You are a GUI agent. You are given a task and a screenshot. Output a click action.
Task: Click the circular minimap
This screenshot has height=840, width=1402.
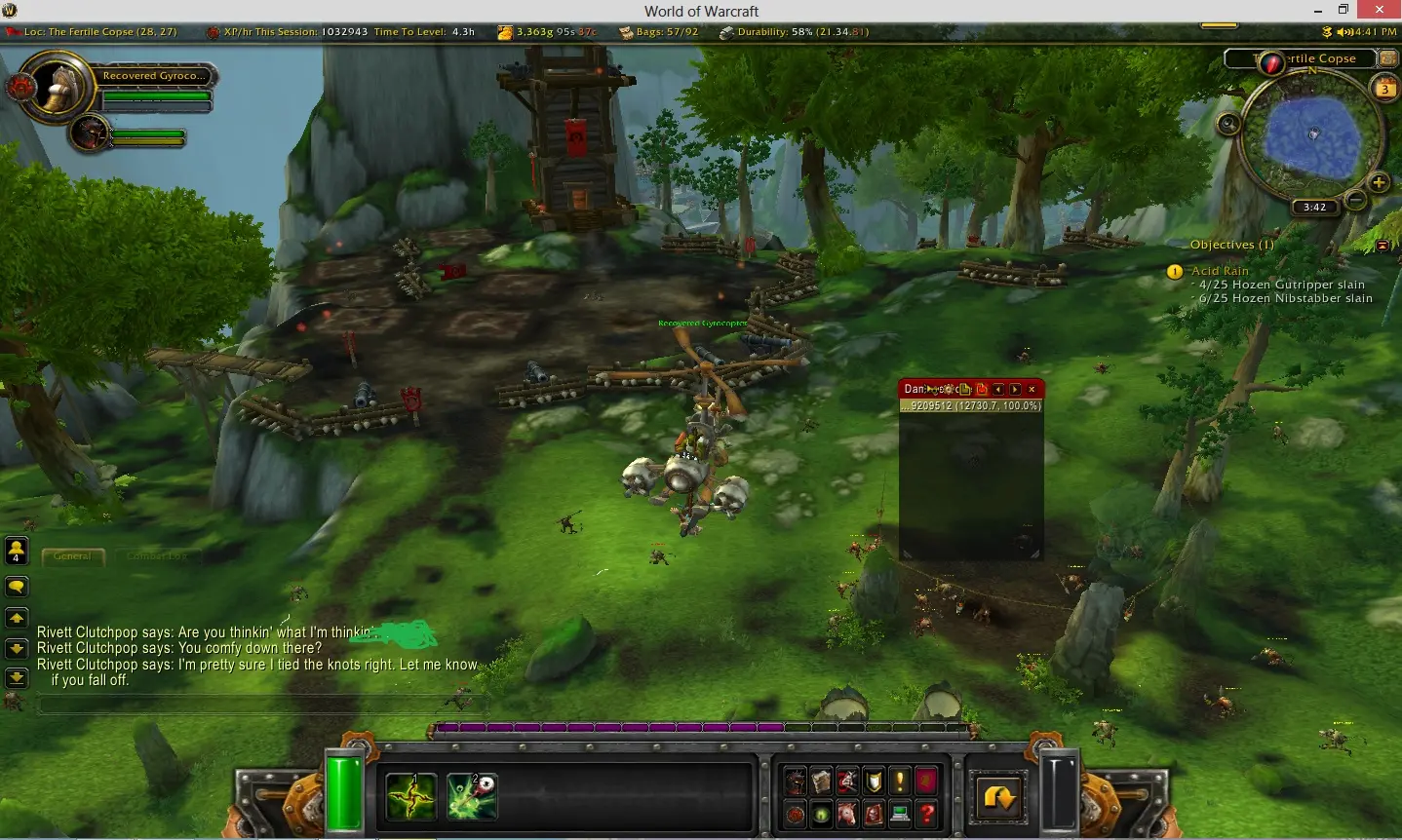[x=1311, y=136]
